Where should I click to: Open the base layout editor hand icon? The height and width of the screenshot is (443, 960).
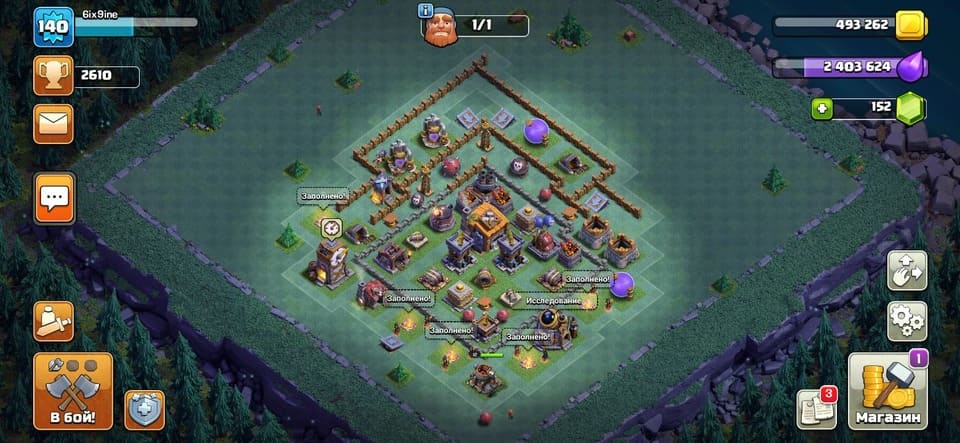tap(907, 270)
